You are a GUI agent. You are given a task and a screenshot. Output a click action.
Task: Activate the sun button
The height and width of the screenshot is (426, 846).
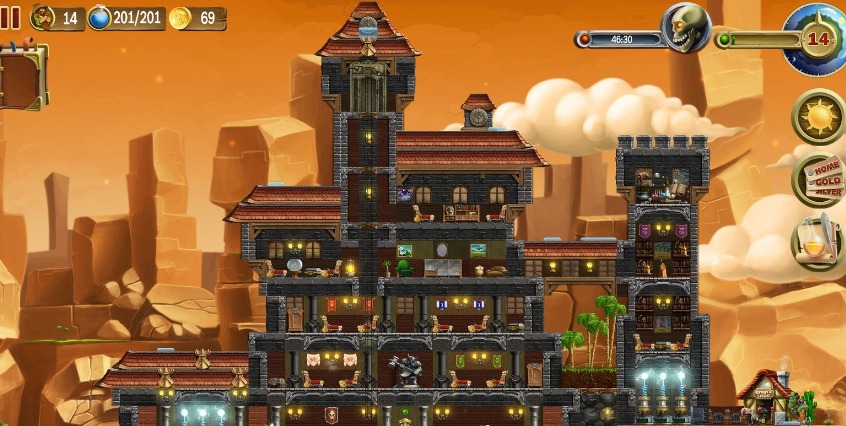(x=819, y=117)
